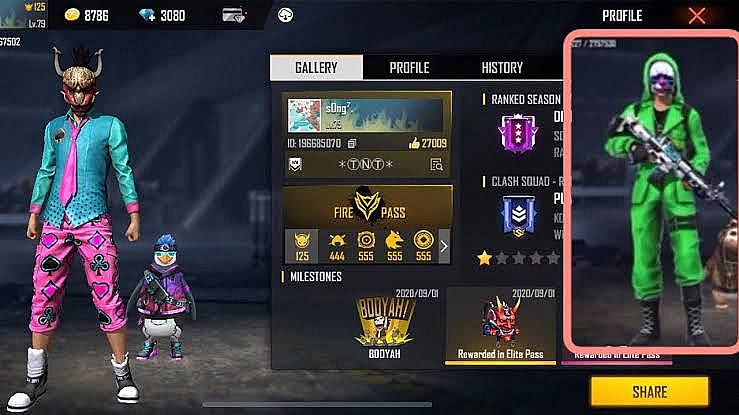The image size is (739, 415).
Task: Expand Fire Pass badges with the arrow
Action: coord(444,245)
